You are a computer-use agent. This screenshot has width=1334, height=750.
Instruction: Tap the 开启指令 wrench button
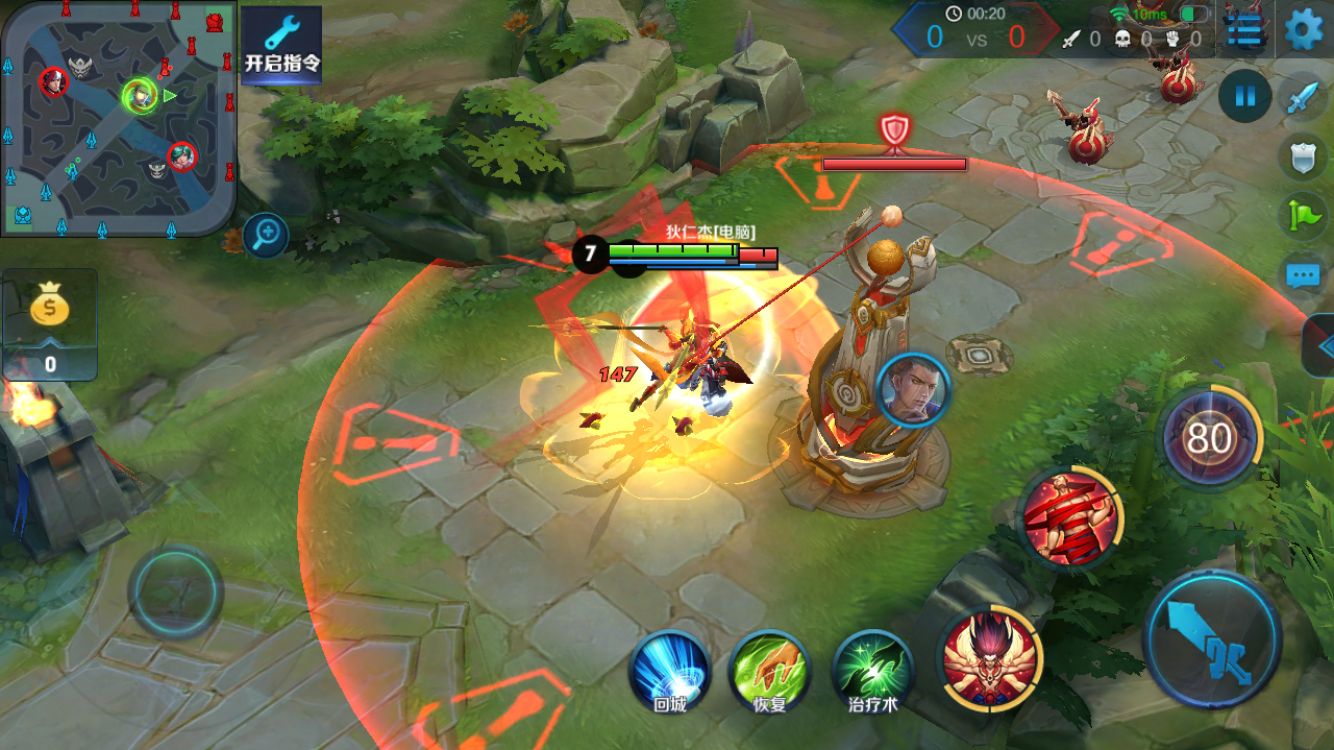pos(282,45)
